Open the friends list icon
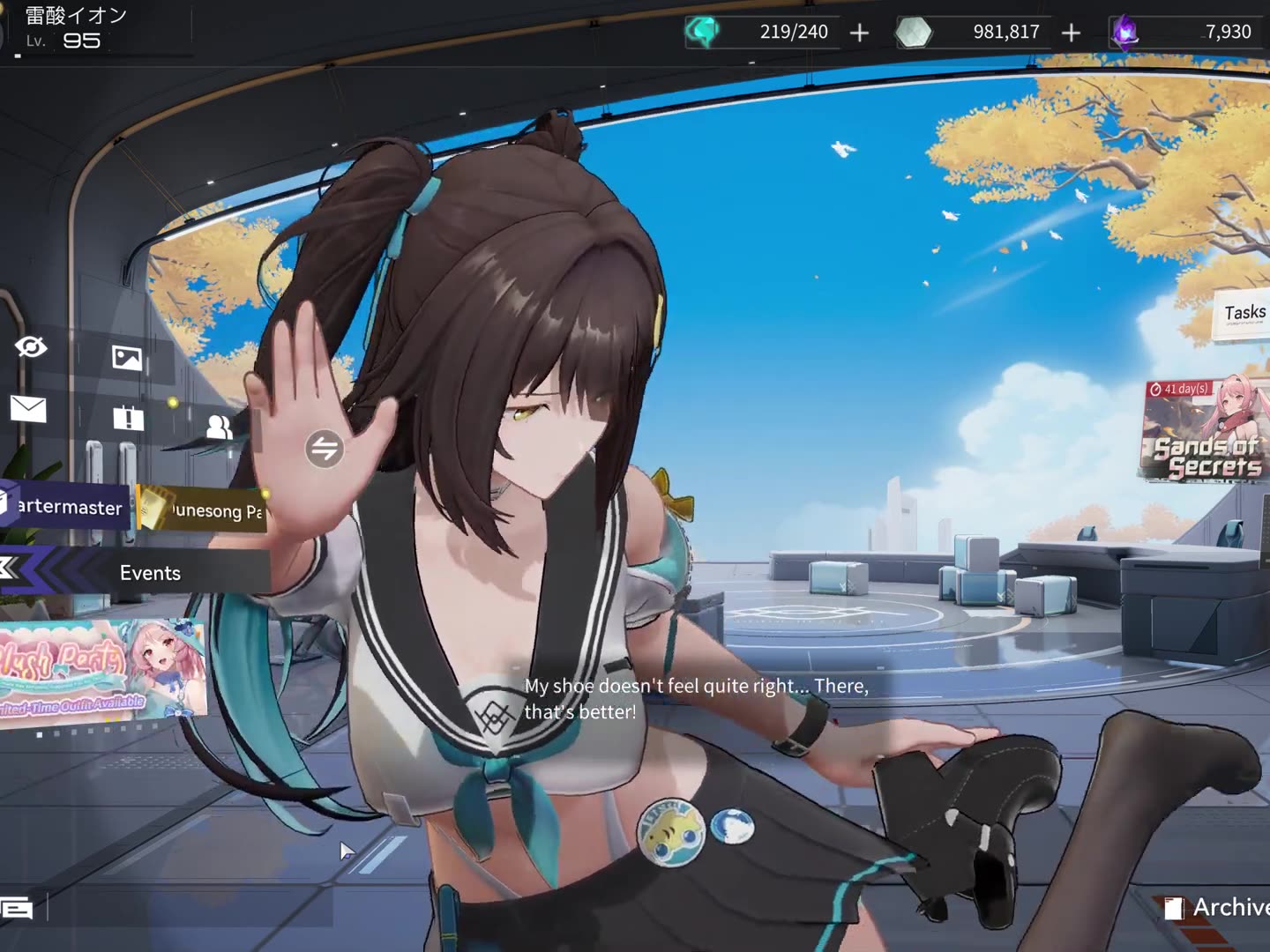 tap(219, 428)
